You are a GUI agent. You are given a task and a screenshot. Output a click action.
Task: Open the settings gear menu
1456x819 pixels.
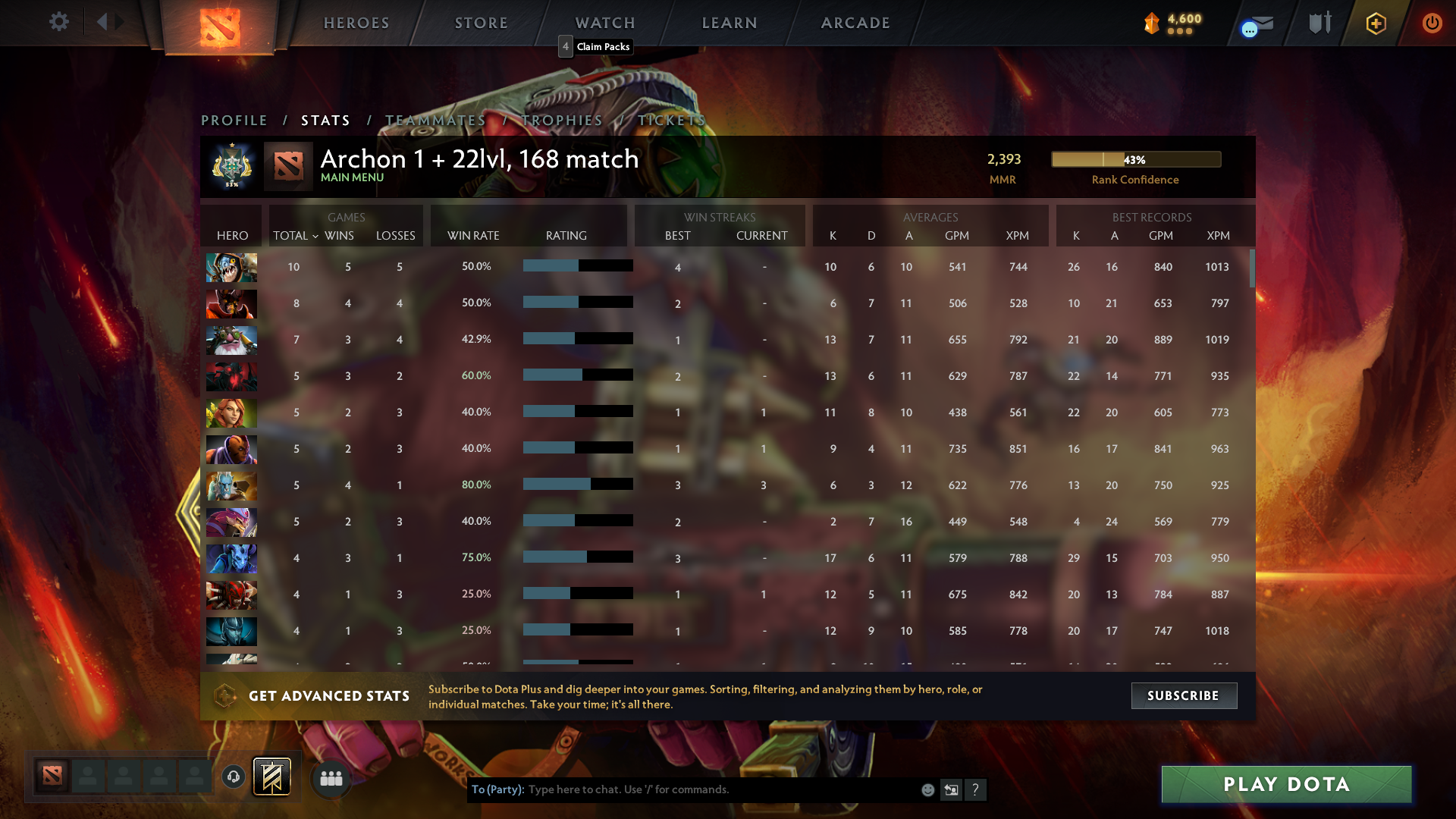59,22
